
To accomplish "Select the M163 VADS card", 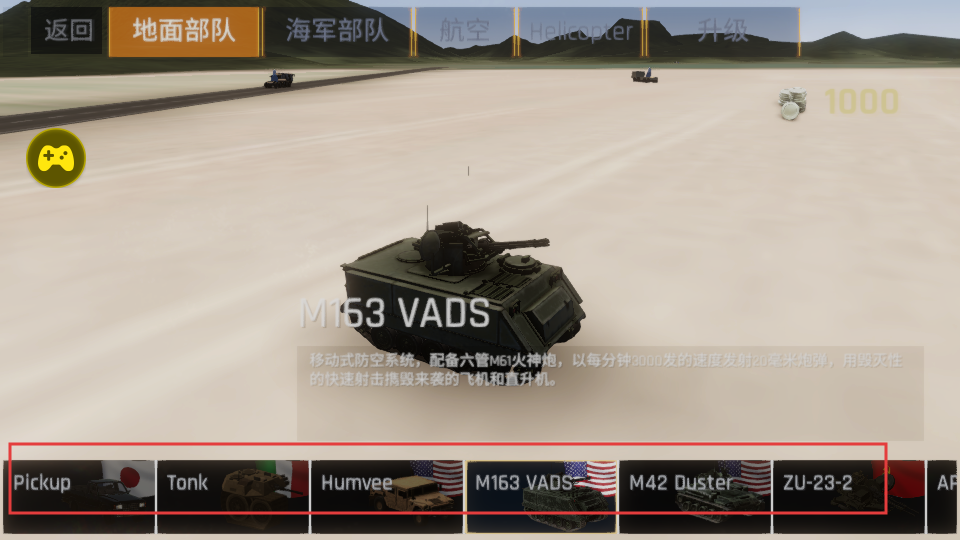I will point(541,496).
